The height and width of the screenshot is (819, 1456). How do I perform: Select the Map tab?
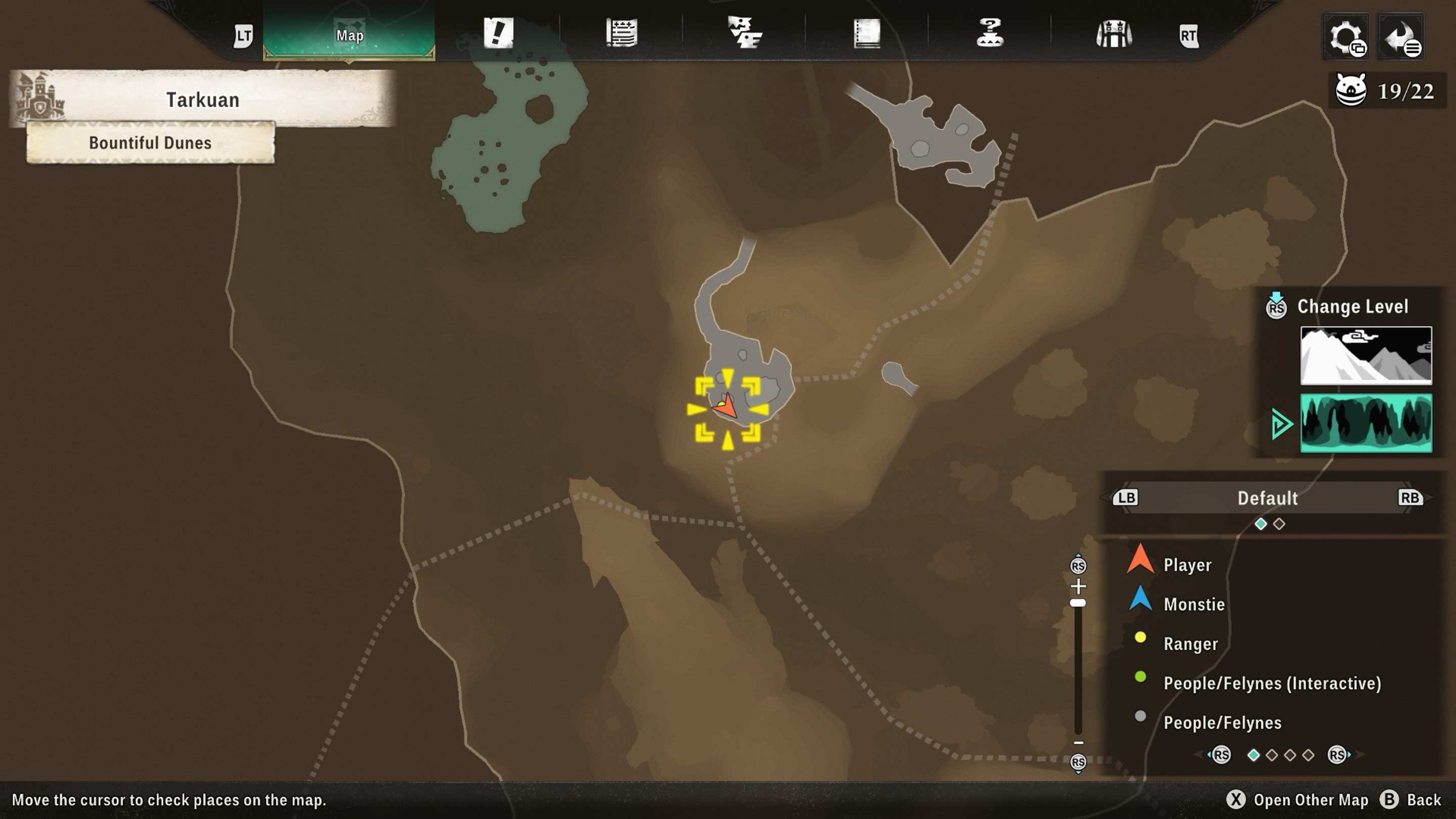click(349, 35)
